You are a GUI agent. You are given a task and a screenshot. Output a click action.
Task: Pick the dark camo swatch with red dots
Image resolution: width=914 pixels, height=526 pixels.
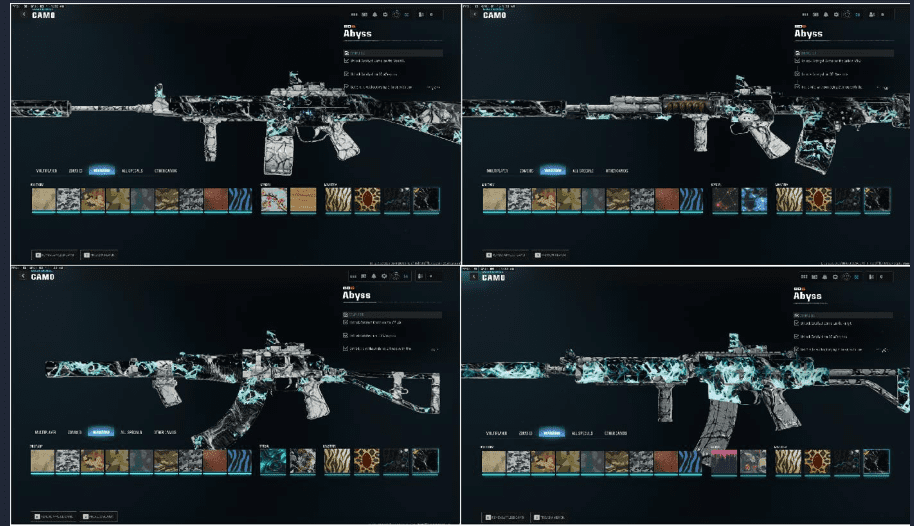point(725,201)
